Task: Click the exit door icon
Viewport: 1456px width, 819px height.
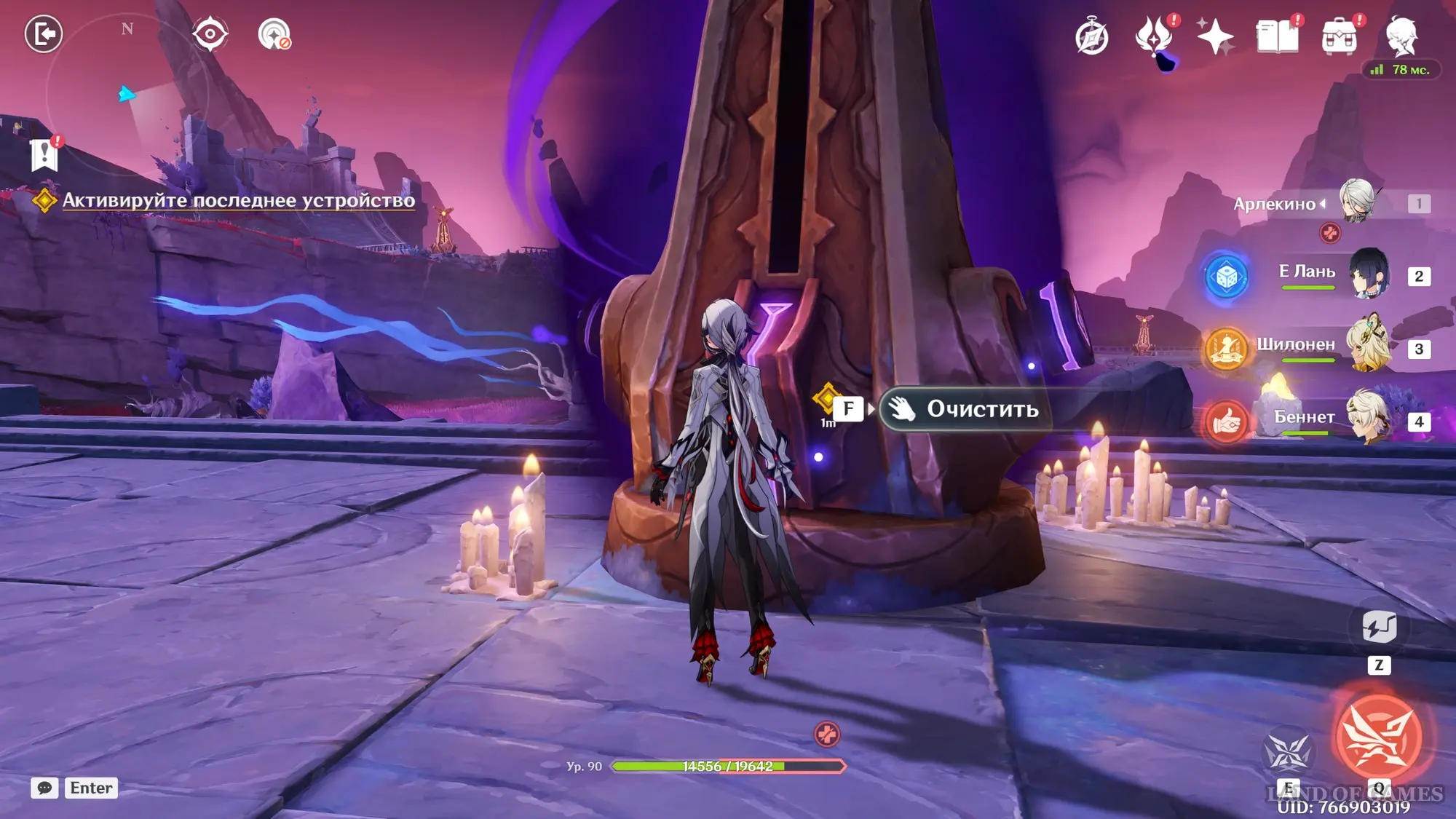Action: [44, 33]
